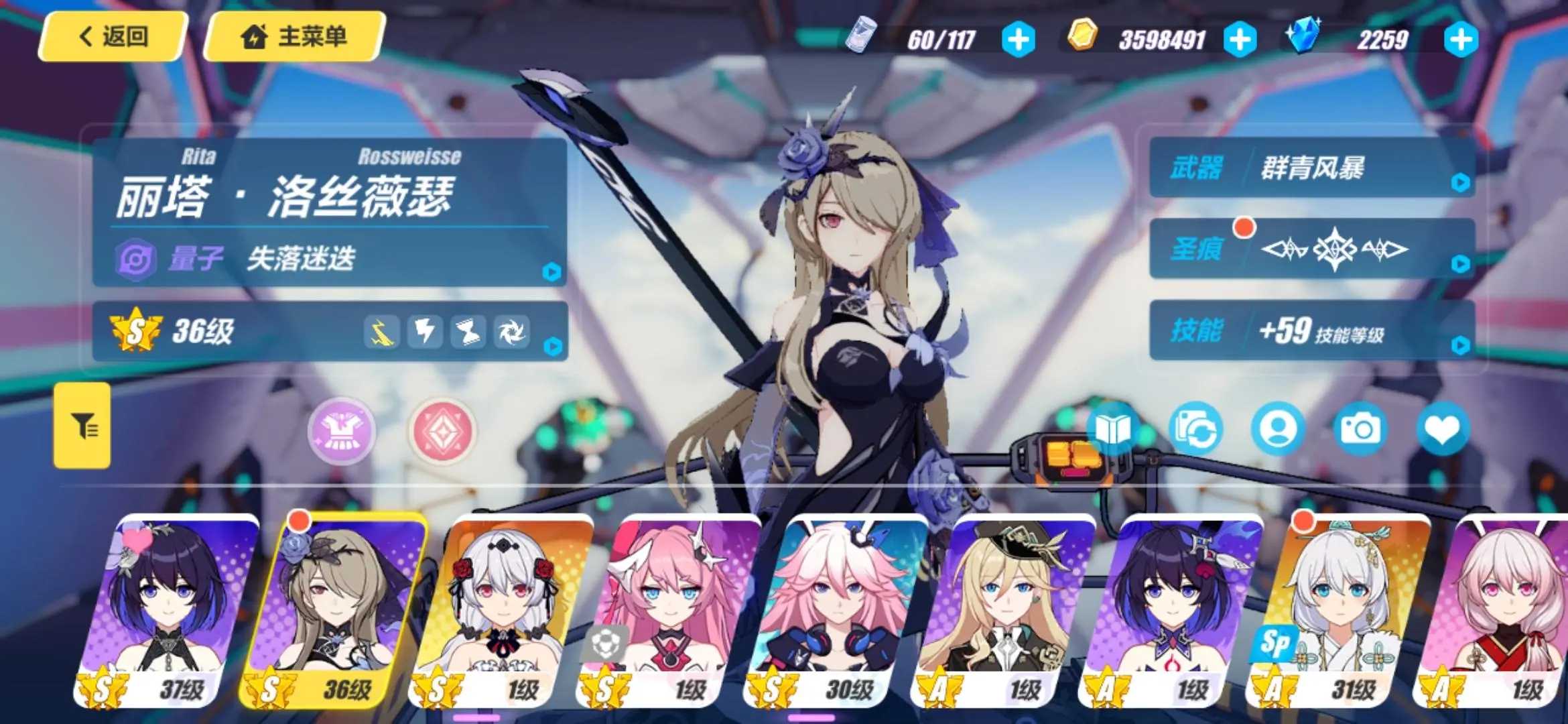Open the profile portrait icon
Image resolution: width=1568 pixels, height=724 pixels.
coord(1278,429)
